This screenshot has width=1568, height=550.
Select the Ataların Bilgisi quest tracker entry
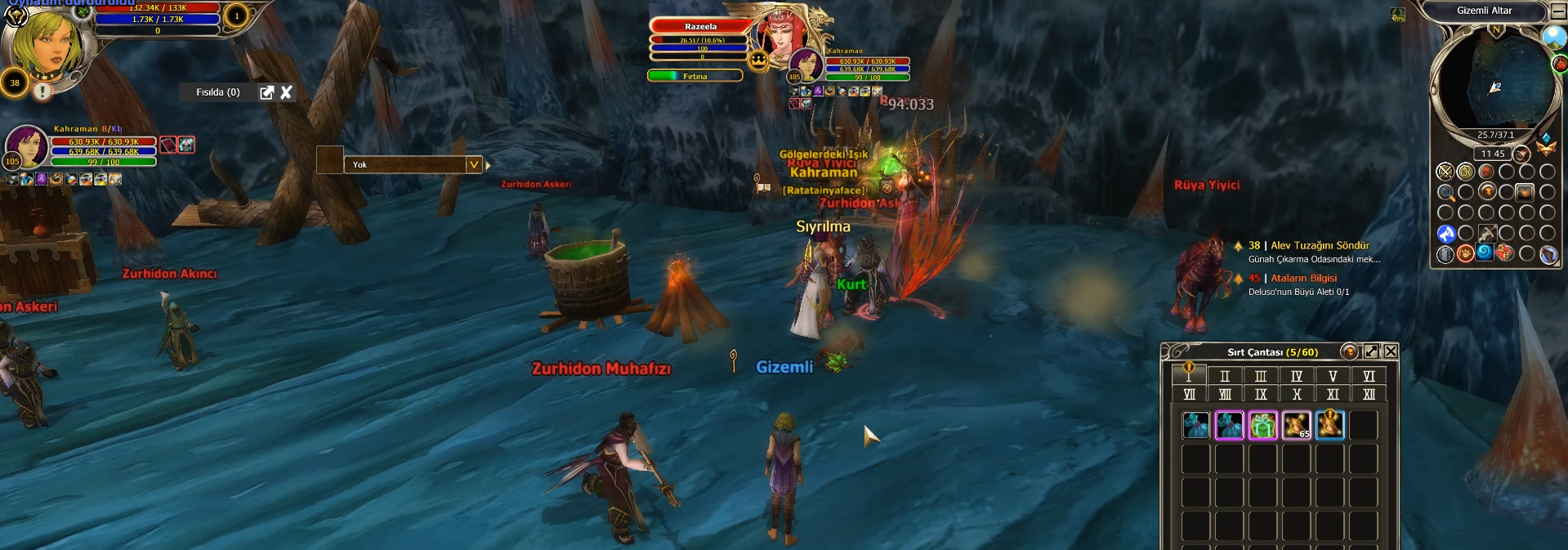(x=1303, y=278)
